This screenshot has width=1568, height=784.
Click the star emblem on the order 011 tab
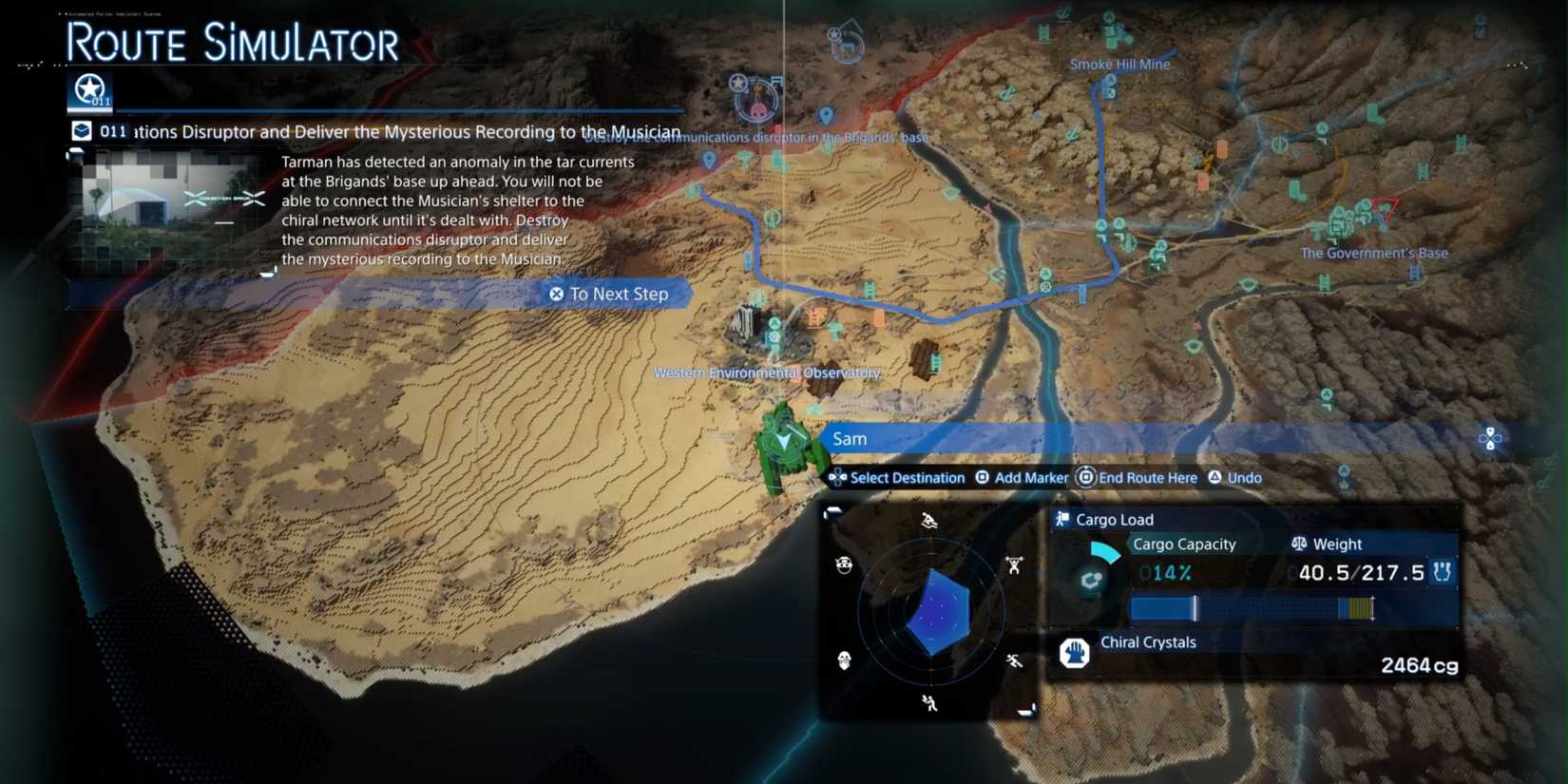[x=90, y=88]
